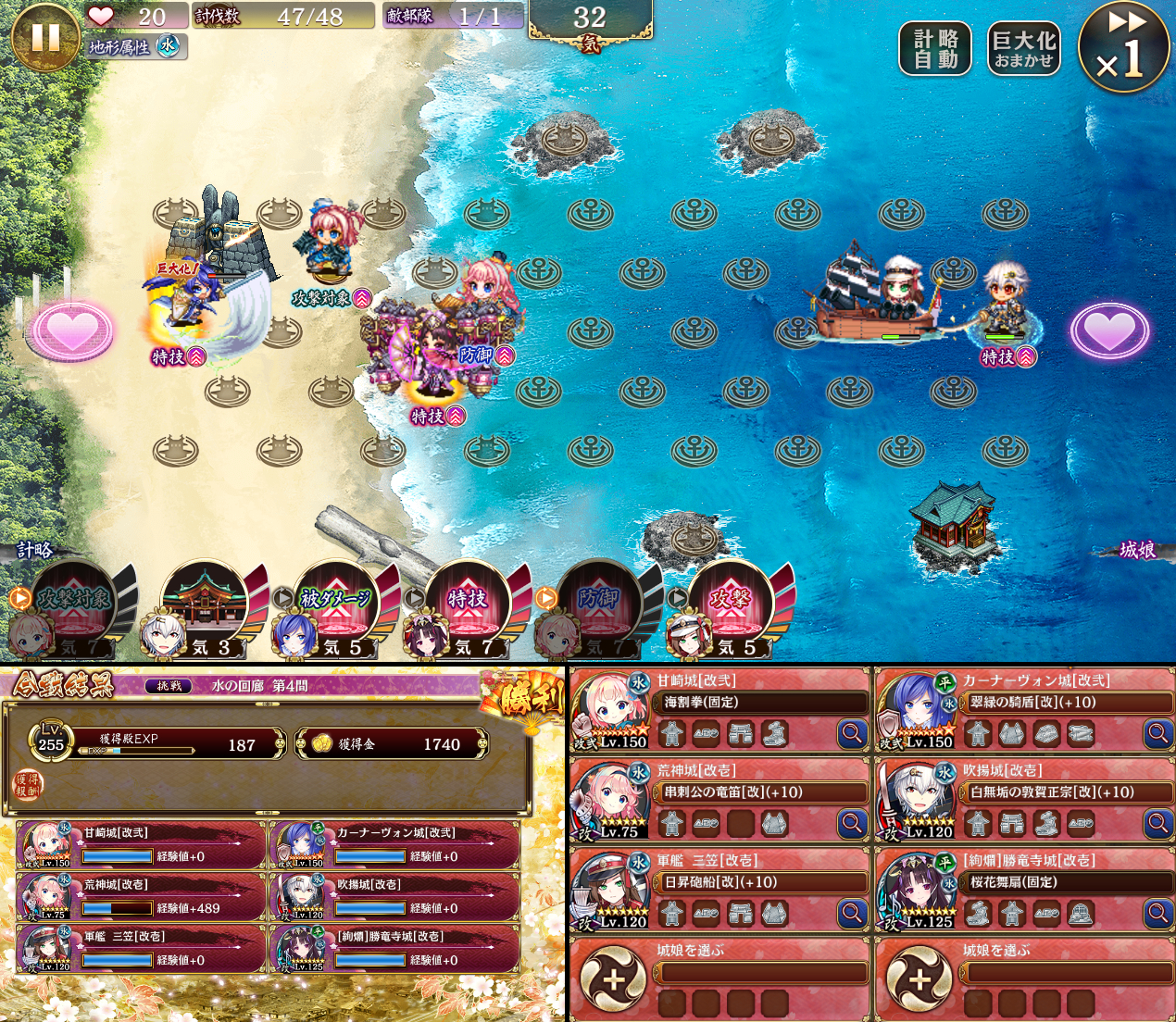Screen dimensions: 1176x1022
Task: Activate the 攻撃対象 stratagem icon
Action: 74,602
